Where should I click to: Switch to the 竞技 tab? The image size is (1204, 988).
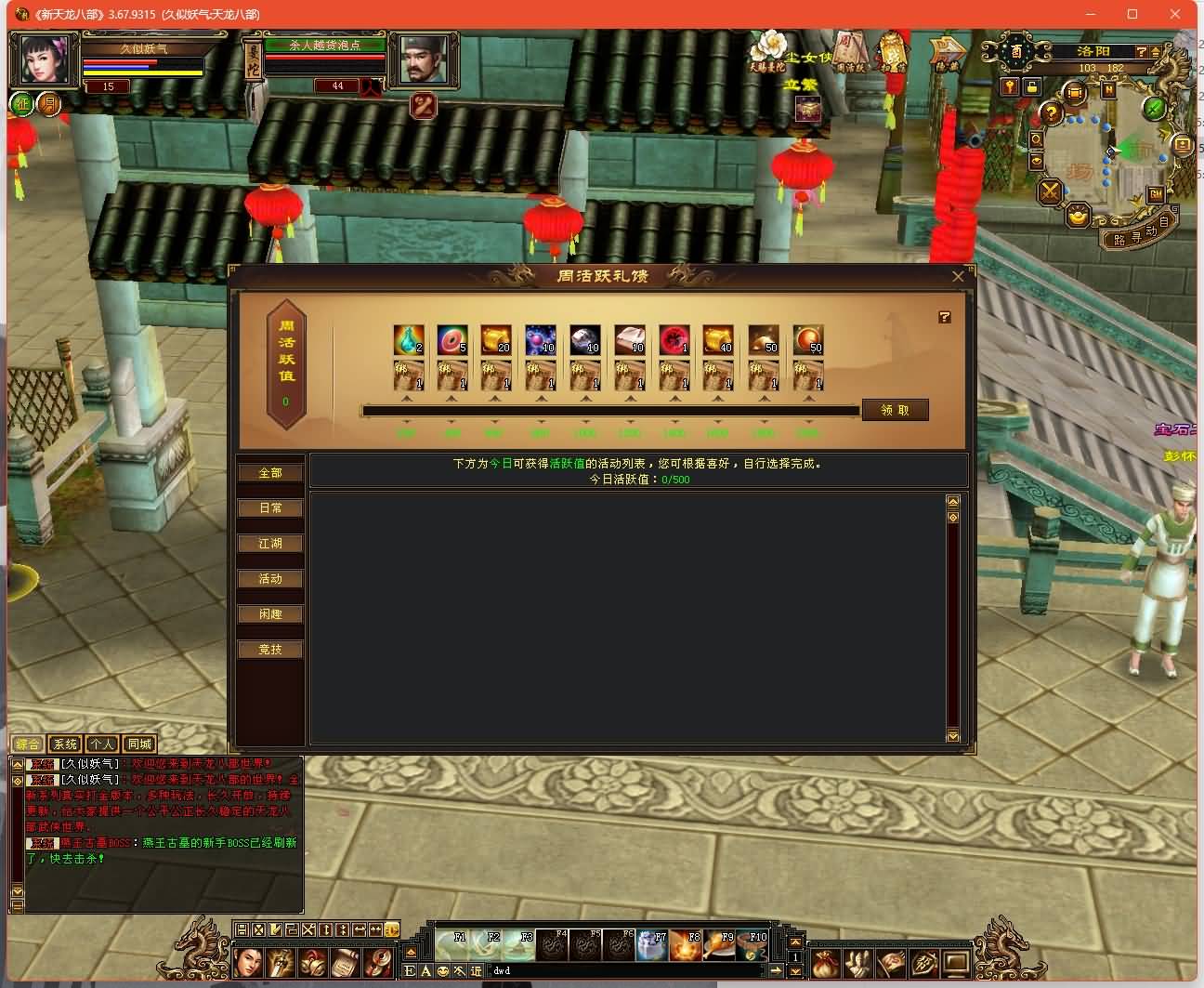coord(270,650)
